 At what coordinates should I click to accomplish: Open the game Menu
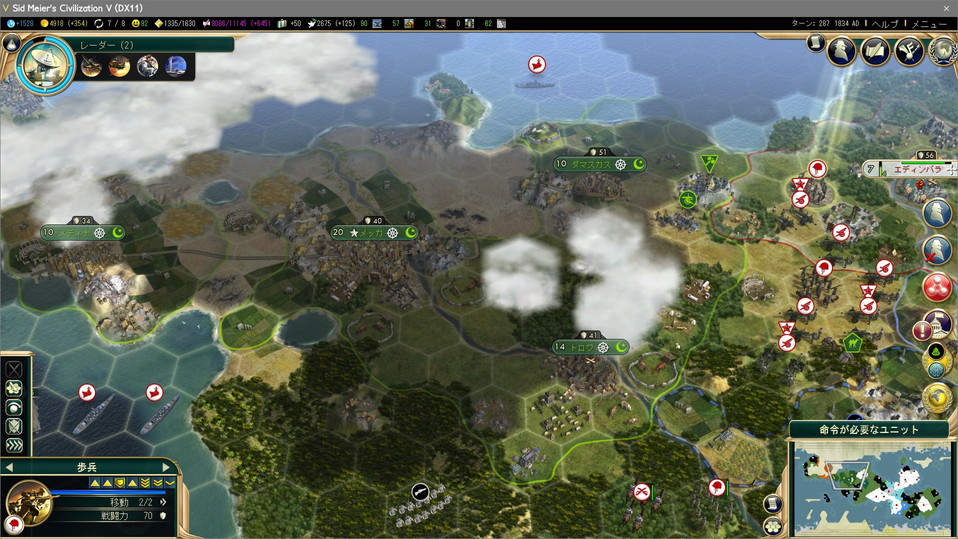[929, 23]
